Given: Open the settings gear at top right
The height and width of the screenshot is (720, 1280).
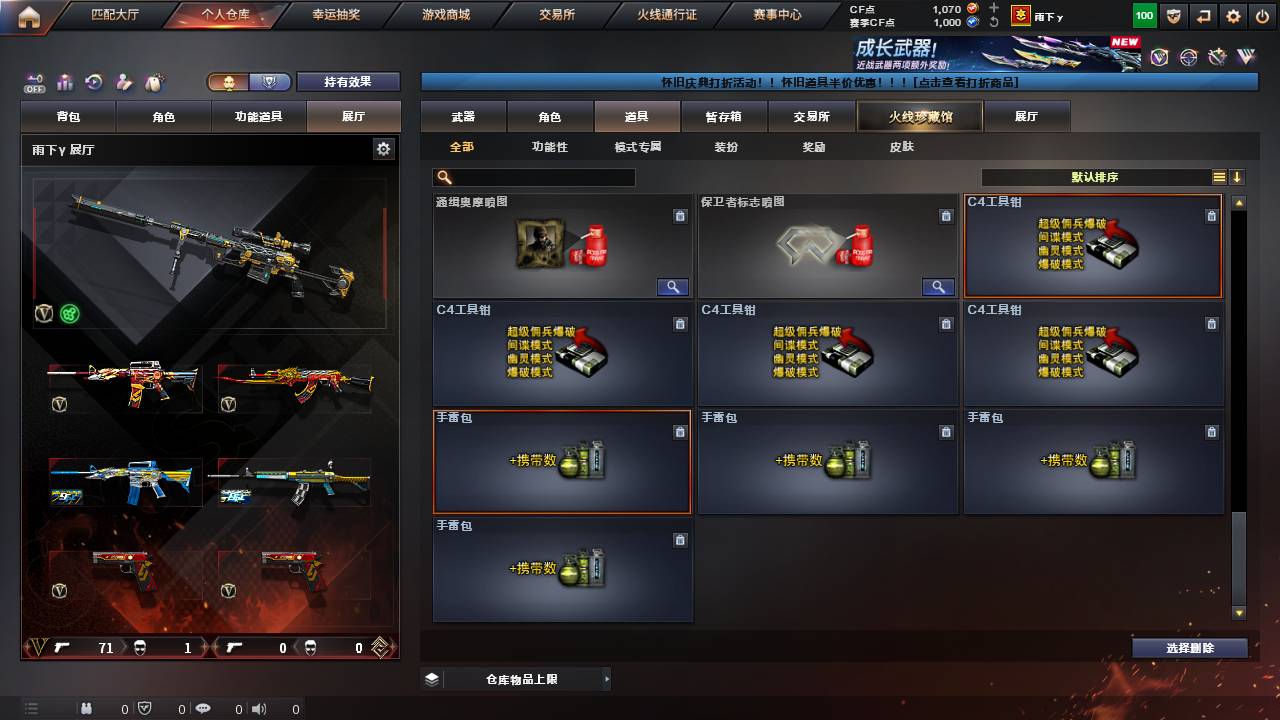Looking at the screenshot, I should [1232, 15].
